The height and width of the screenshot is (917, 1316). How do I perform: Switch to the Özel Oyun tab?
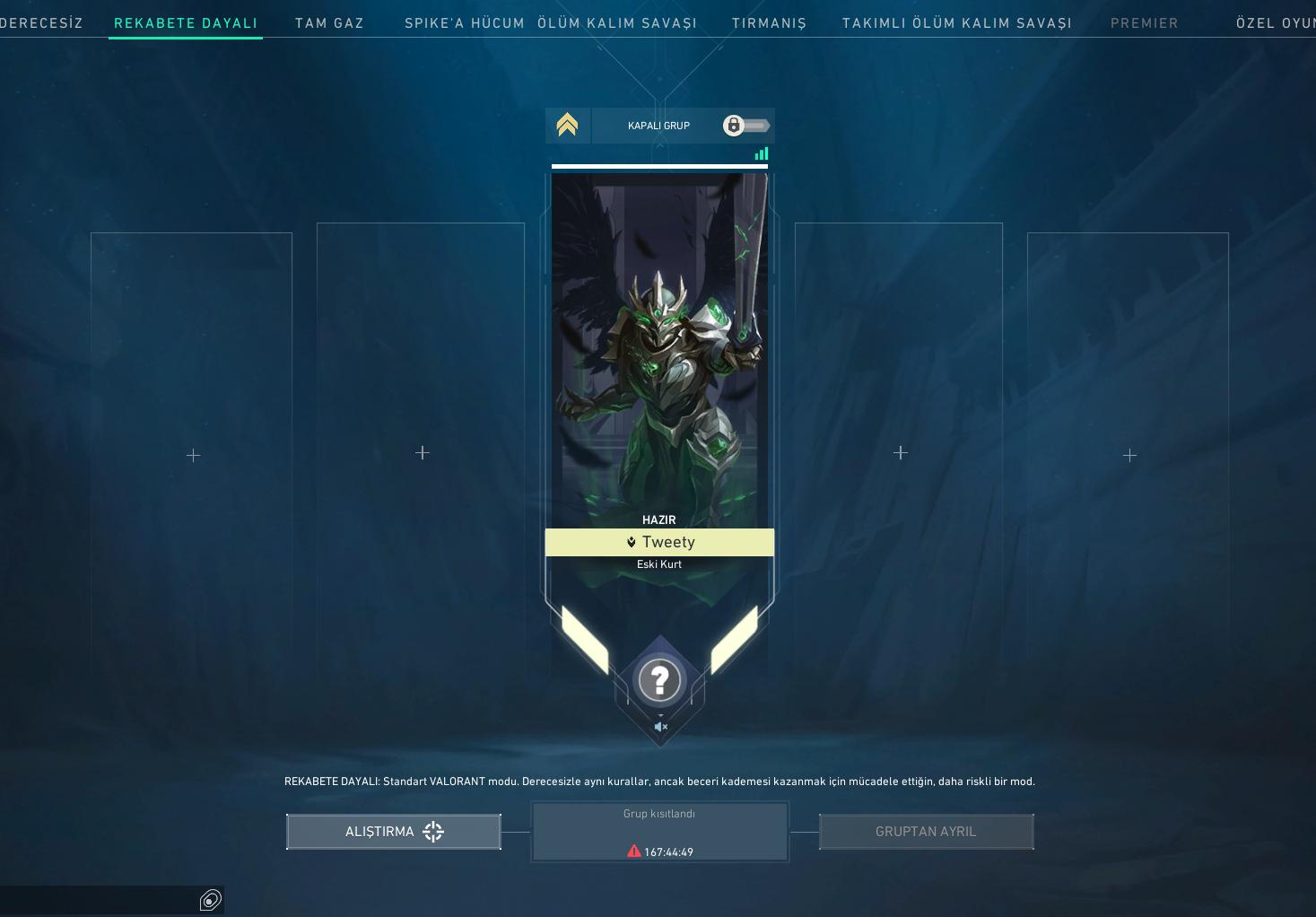click(1275, 23)
